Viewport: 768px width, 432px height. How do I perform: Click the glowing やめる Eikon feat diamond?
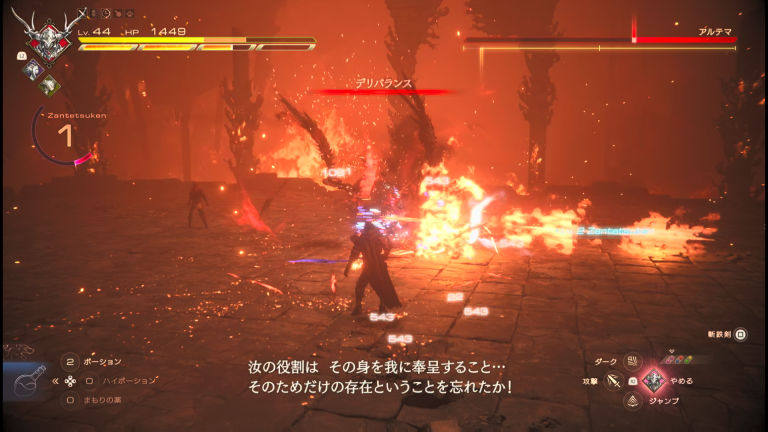(x=653, y=380)
